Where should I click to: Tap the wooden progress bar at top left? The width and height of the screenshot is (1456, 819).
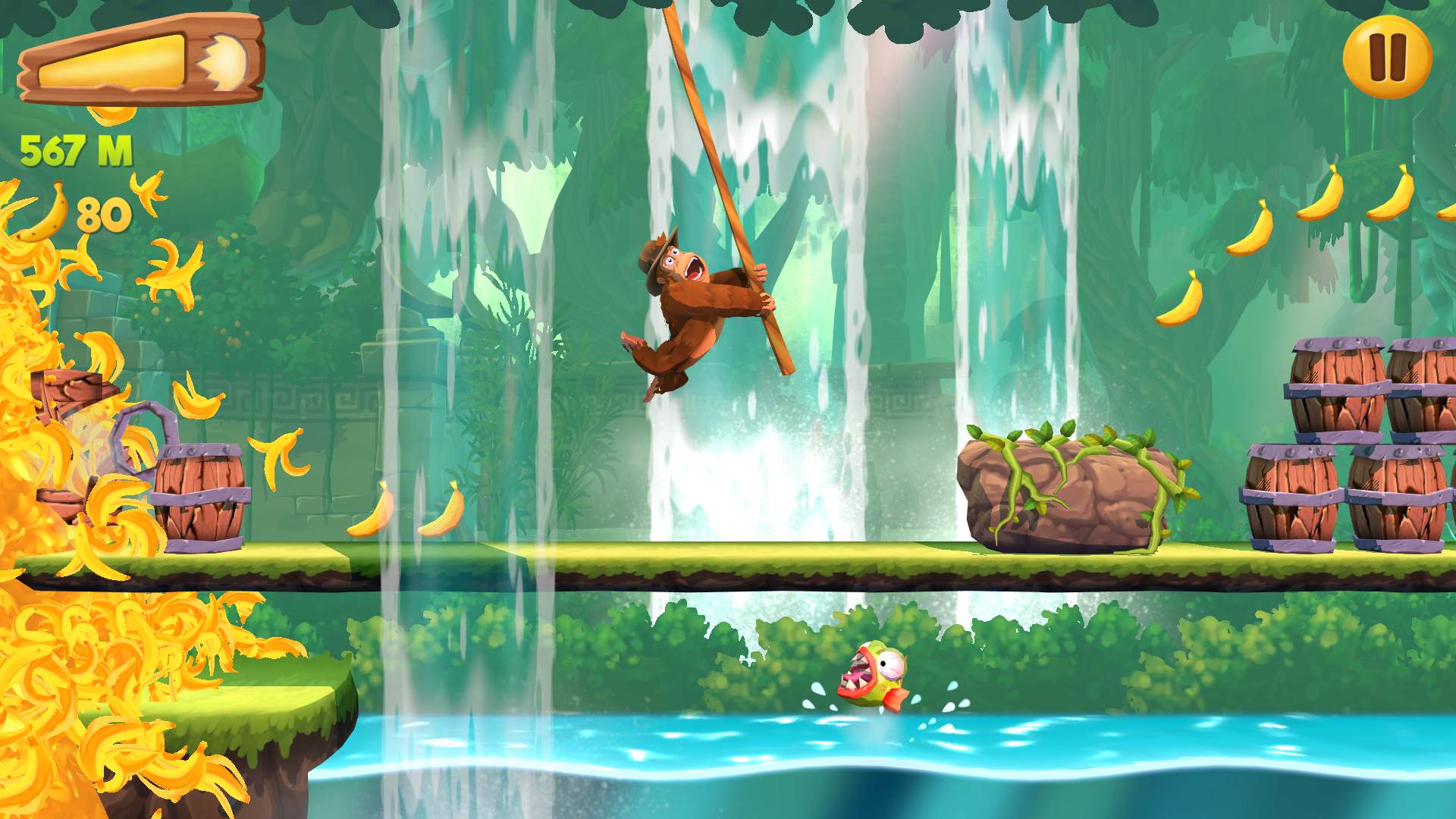pyautogui.click(x=144, y=59)
